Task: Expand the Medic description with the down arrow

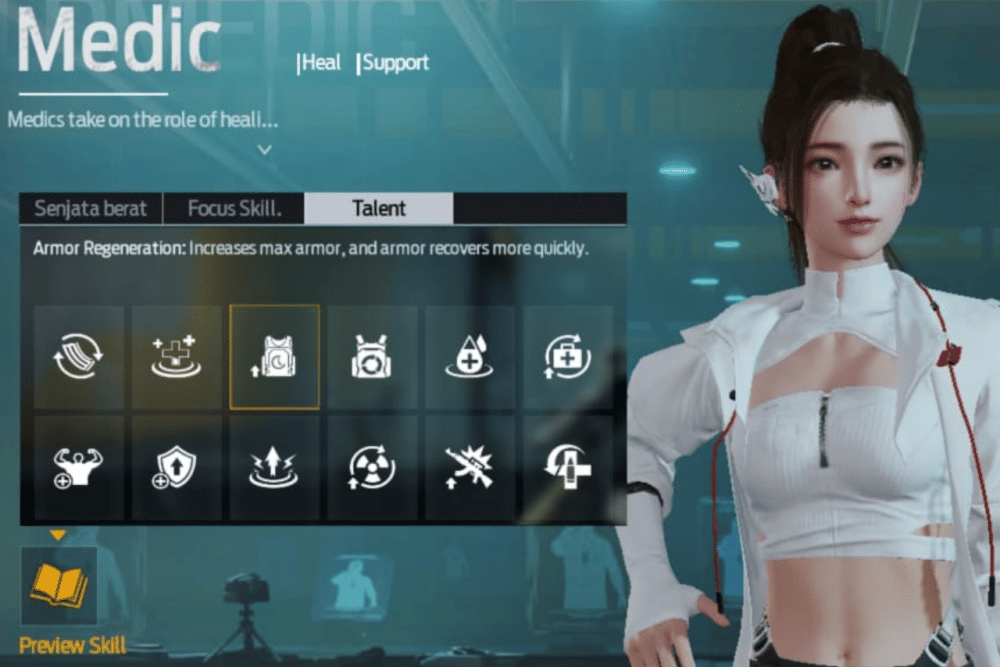Action: pos(264,150)
